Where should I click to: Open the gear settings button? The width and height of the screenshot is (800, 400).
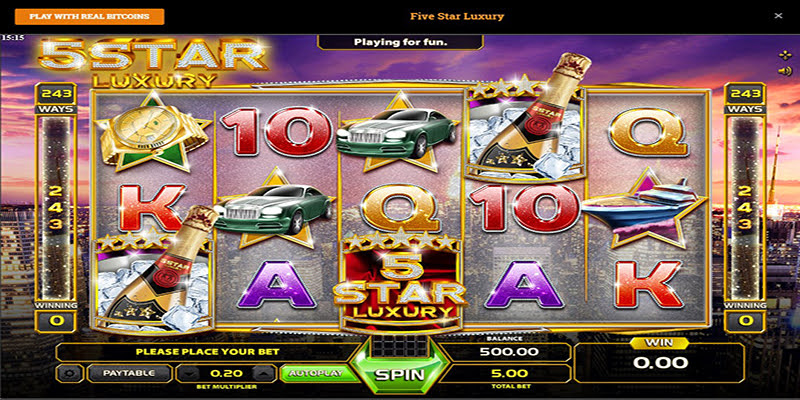tap(69, 373)
